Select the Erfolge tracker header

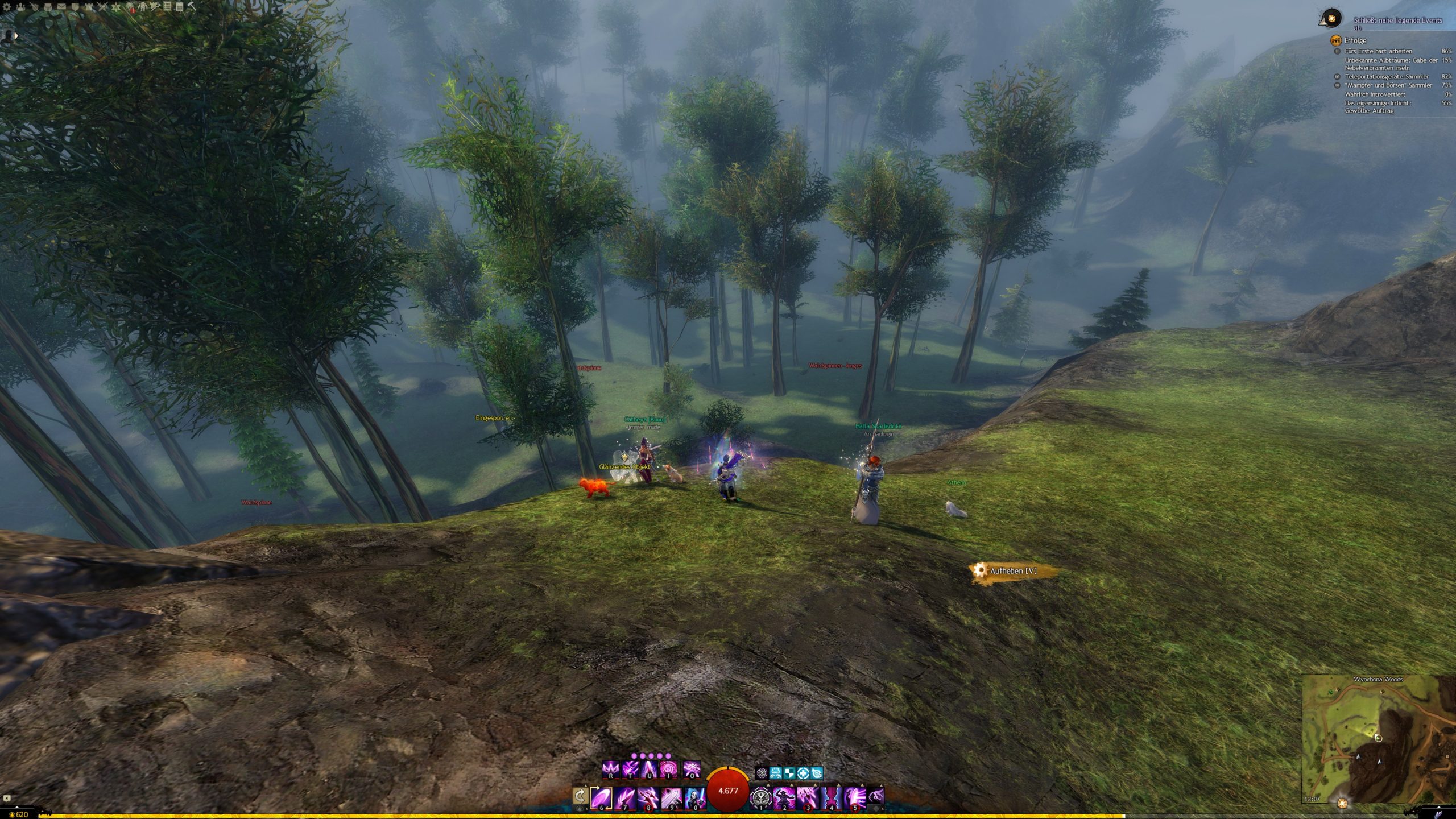click(x=1355, y=40)
